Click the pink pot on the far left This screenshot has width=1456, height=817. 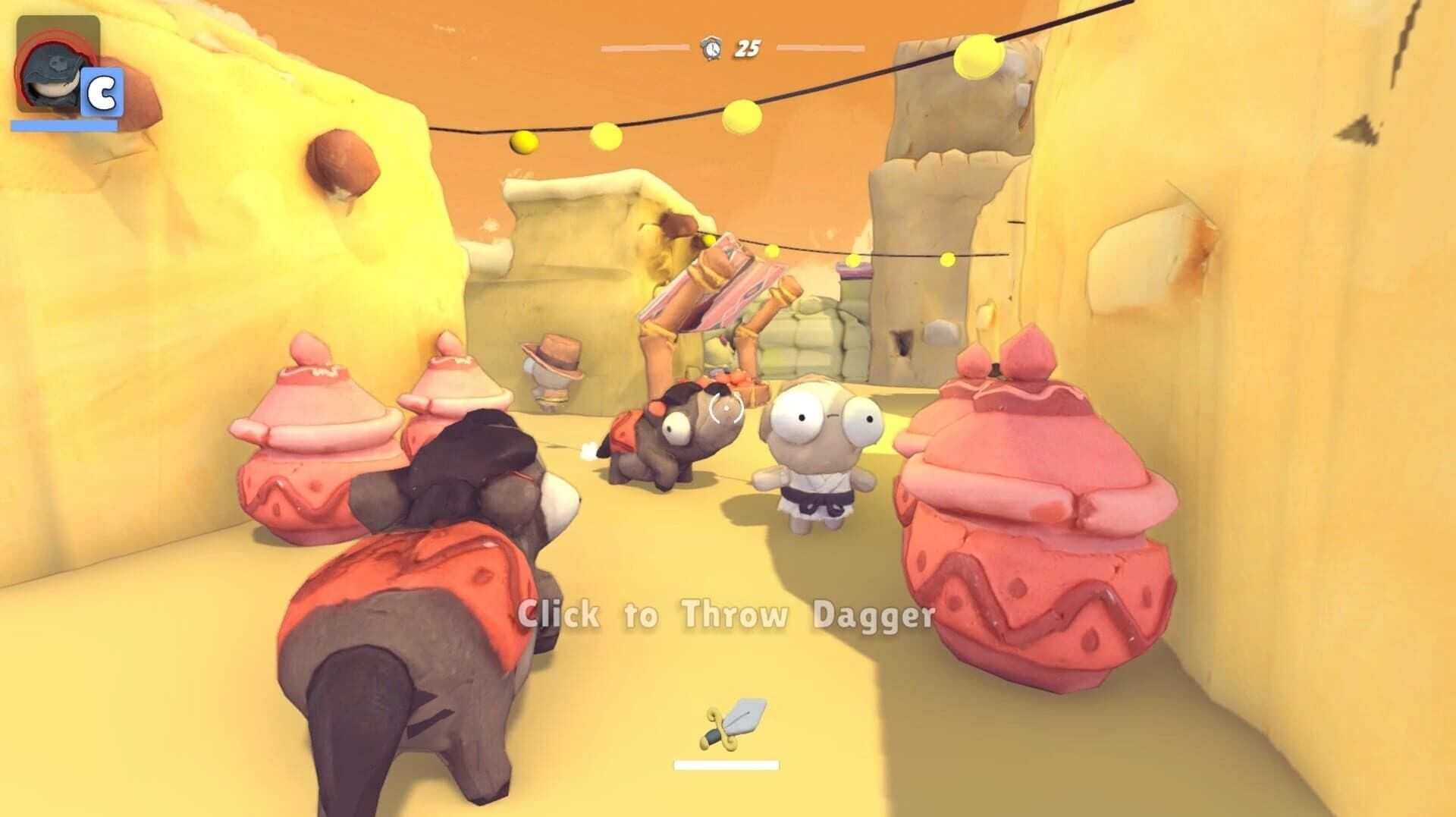(x=315, y=432)
